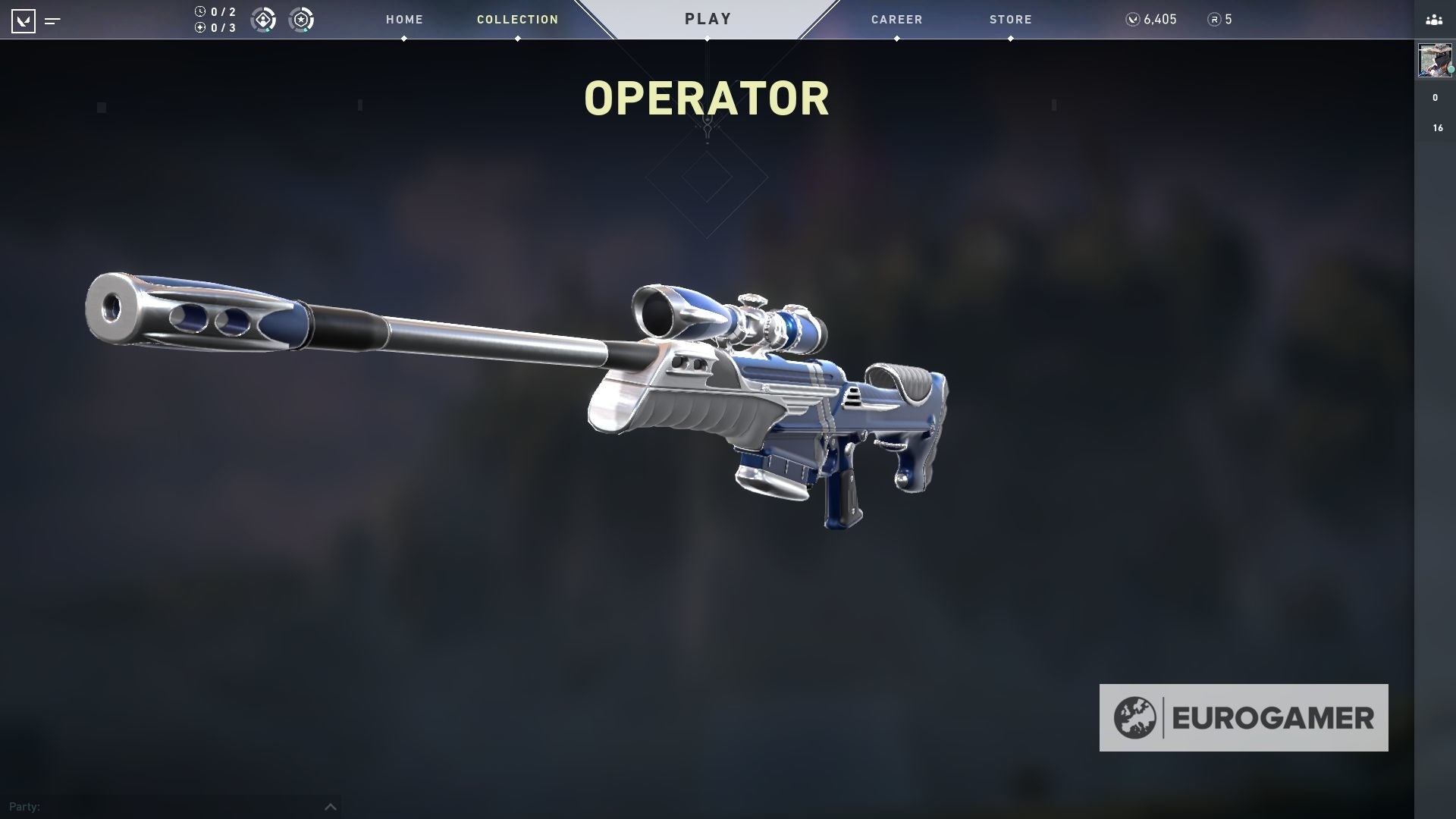Screen dimensions: 1456x819
Task: Click the friends count showing 16
Action: click(x=1436, y=127)
